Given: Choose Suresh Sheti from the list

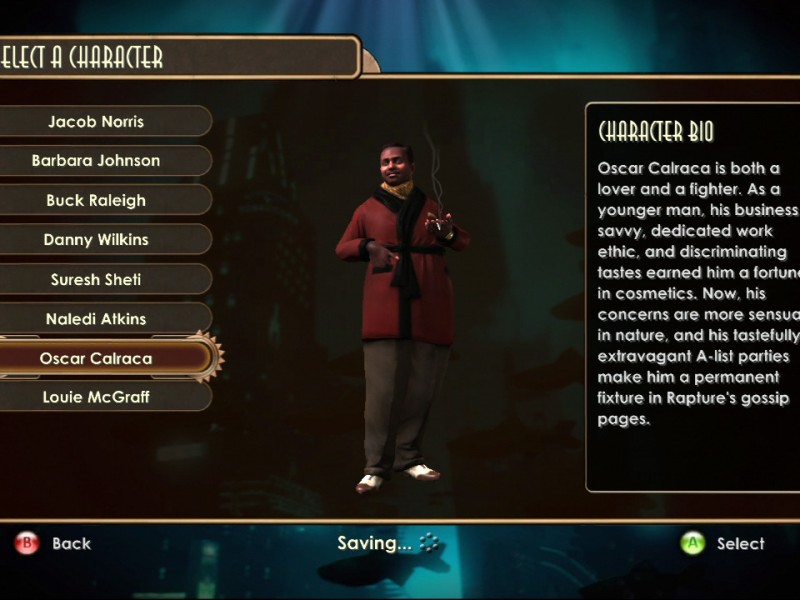Looking at the screenshot, I should (96, 280).
